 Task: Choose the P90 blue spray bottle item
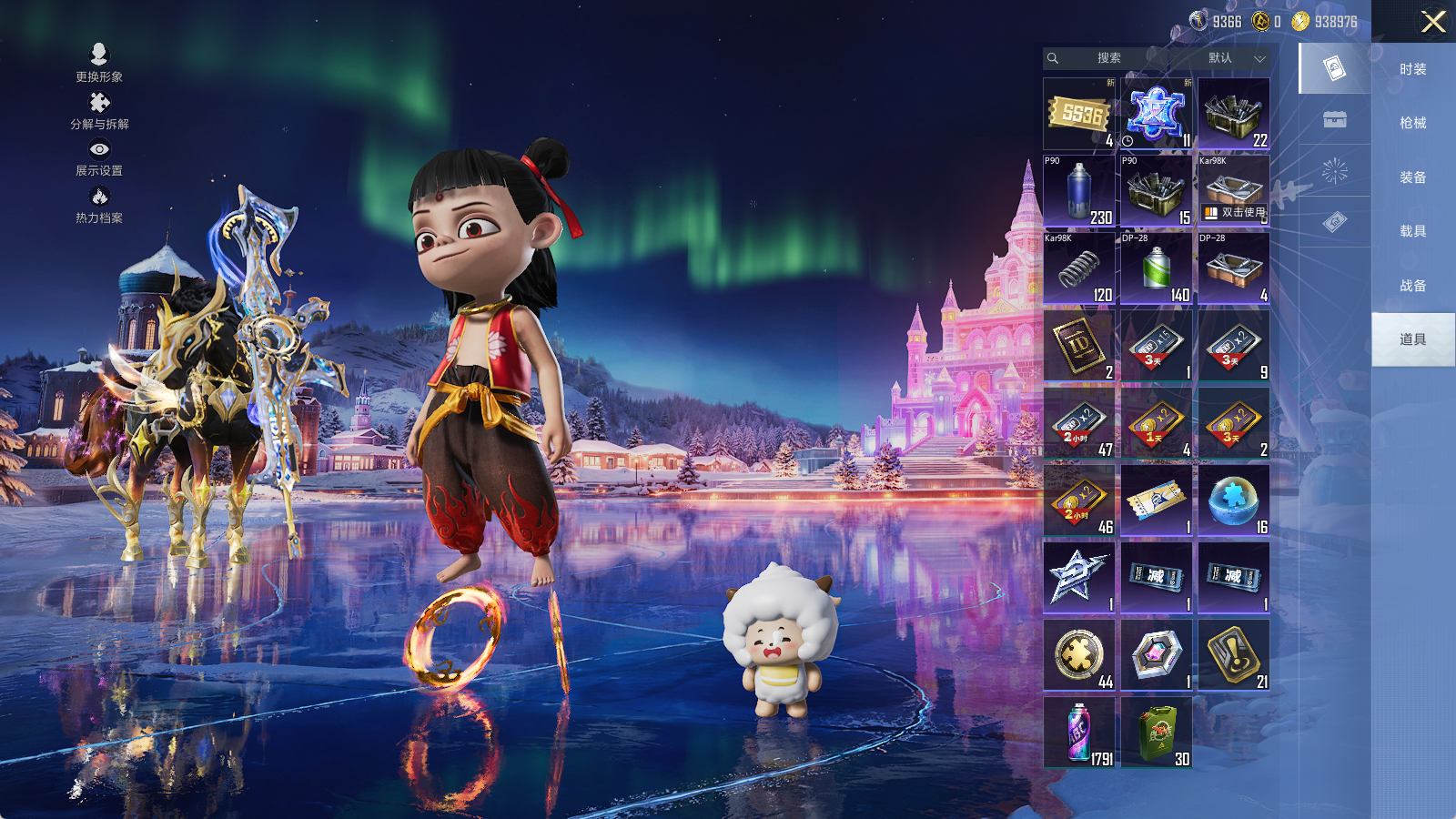[1079, 191]
